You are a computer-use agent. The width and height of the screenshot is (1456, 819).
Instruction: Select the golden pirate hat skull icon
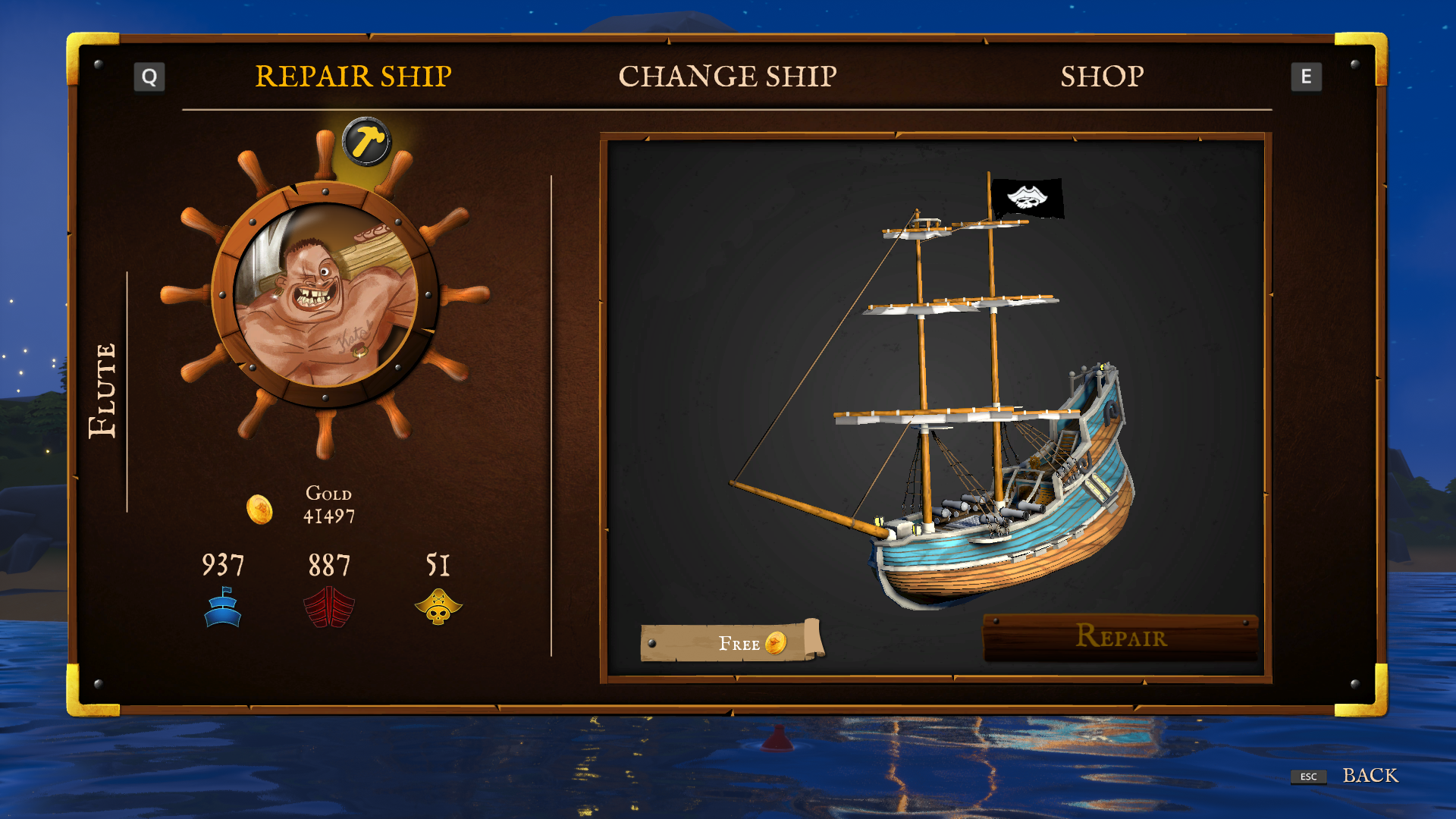pos(438,607)
